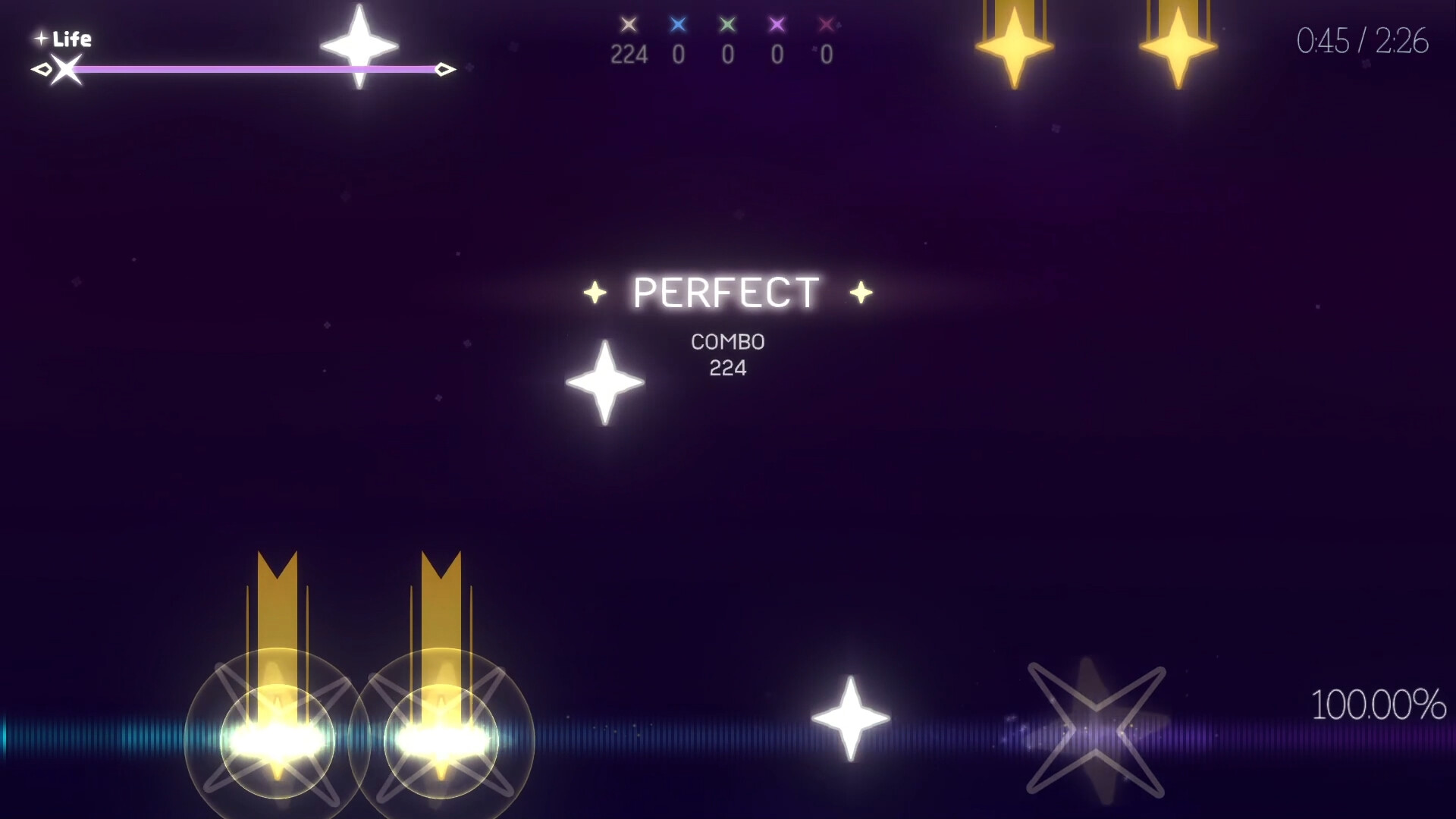Viewport: 1456px width, 819px height.
Task: Click the right sparkle beside the PERFECT text
Action: click(x=859, y=292)
